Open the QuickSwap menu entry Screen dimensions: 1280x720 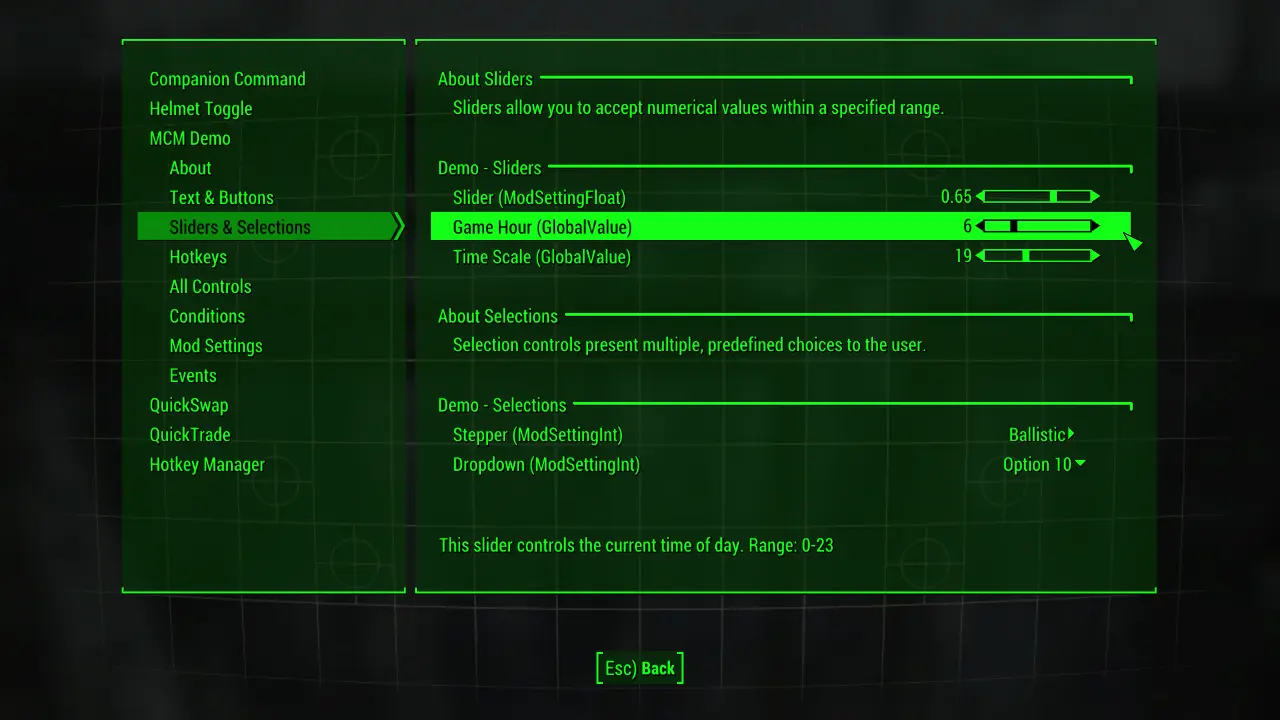189,405
